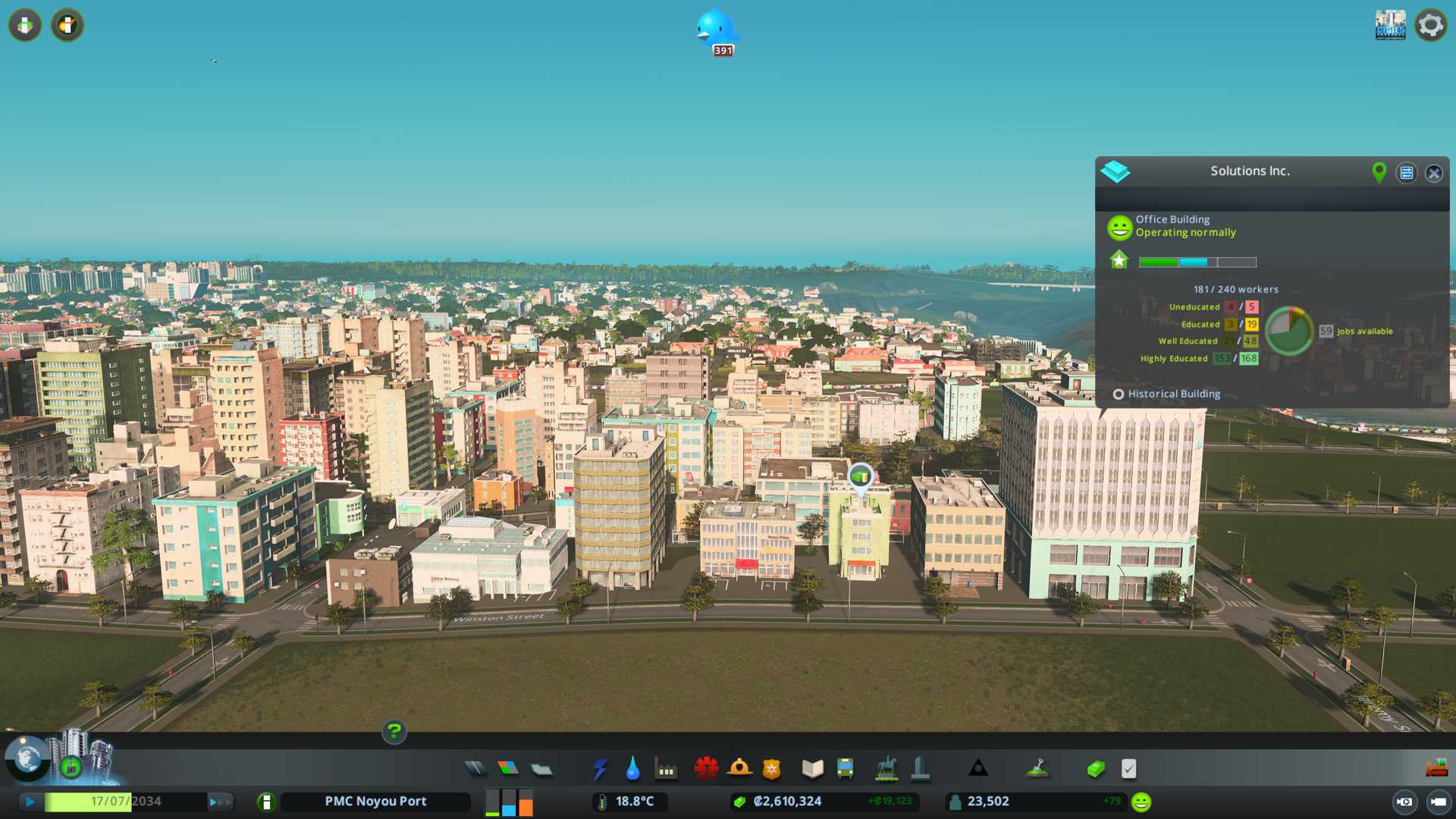
Task: Open the Education book menu
Action: [x=812, y=769]
